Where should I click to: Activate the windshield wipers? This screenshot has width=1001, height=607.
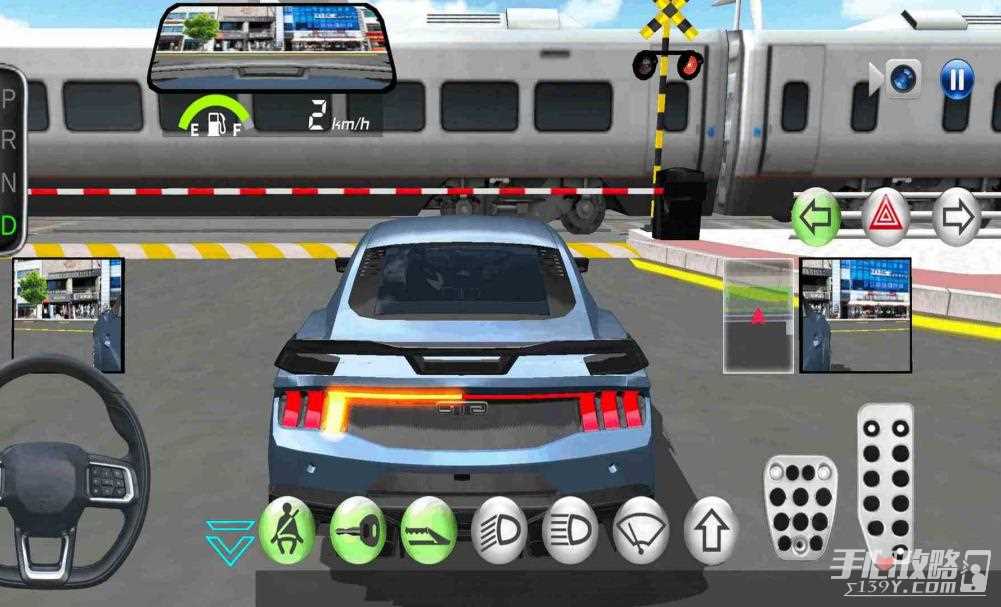click(x=641, y=528)
